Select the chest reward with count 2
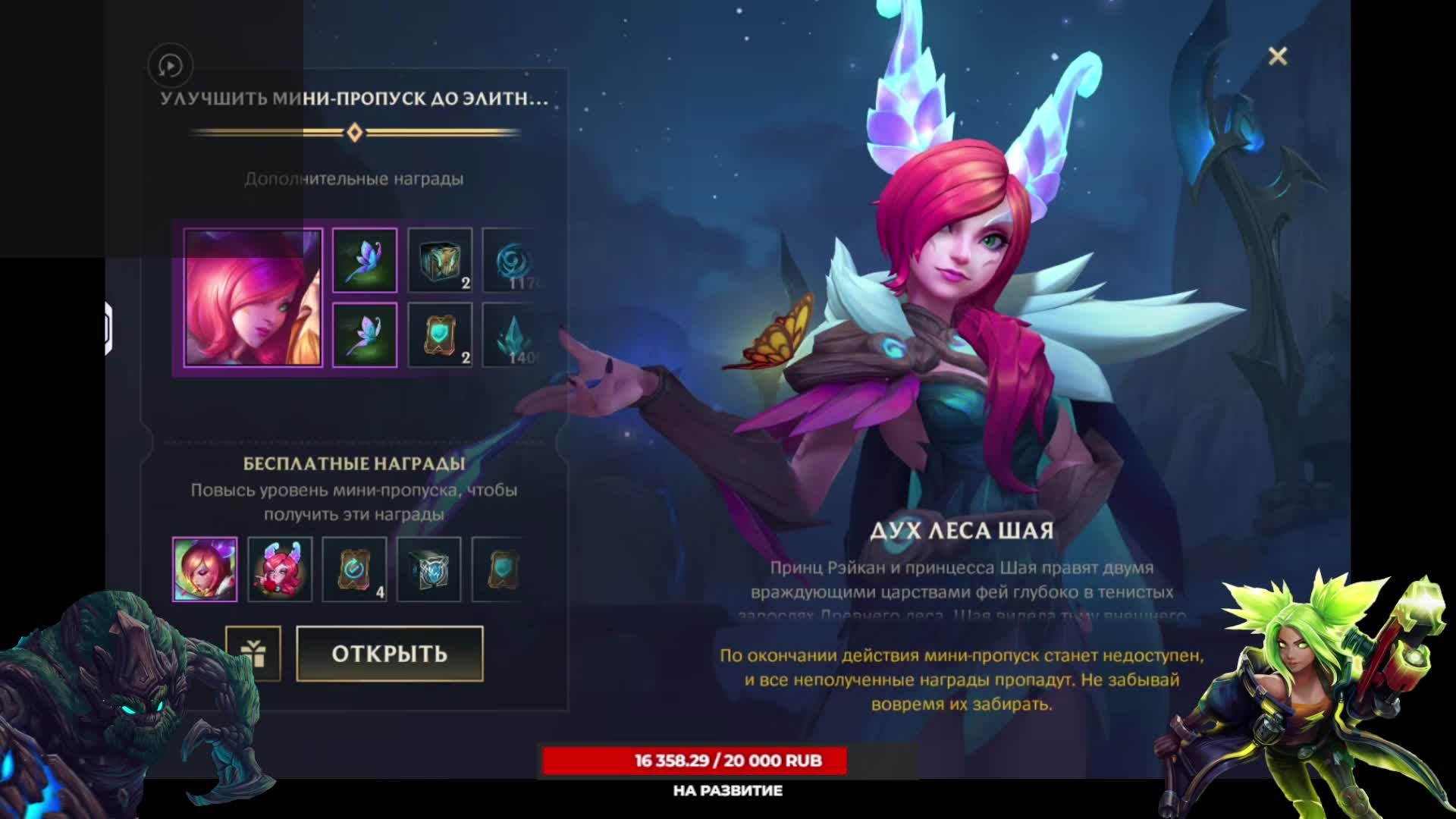 [440, 261]
